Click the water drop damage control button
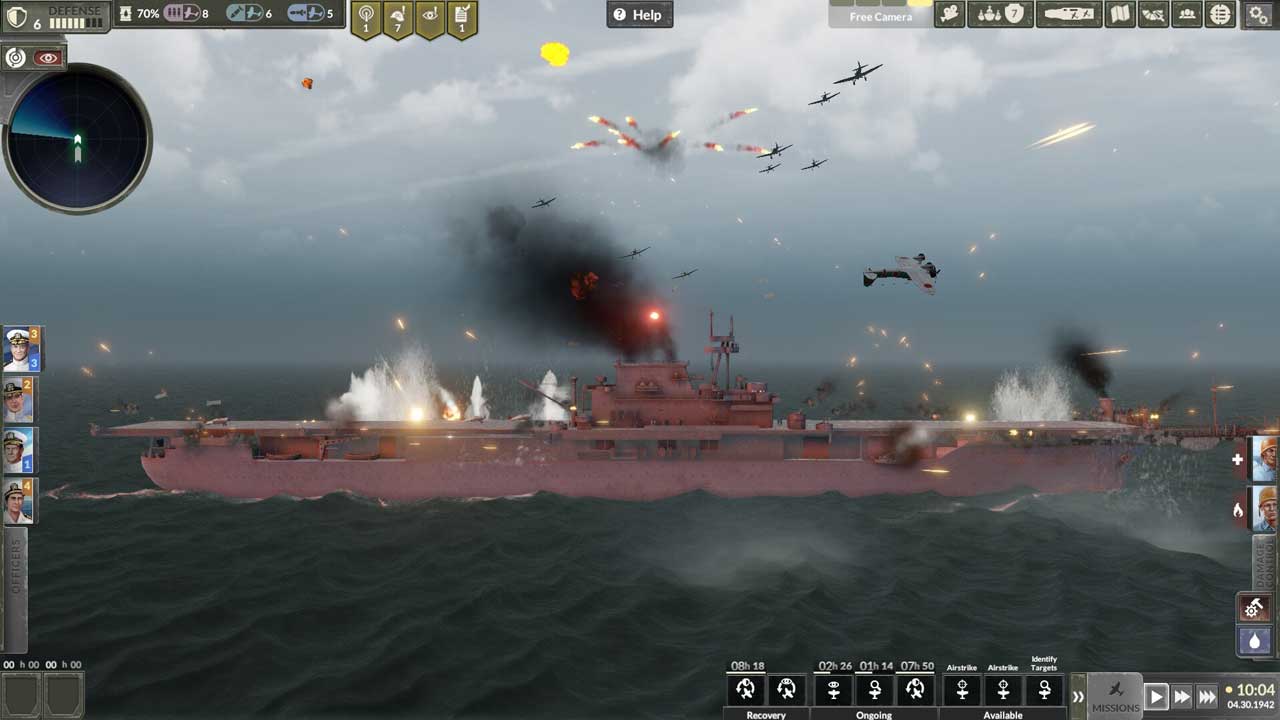The height and width of the screenshot is (720, 1280). point(1254,640)
